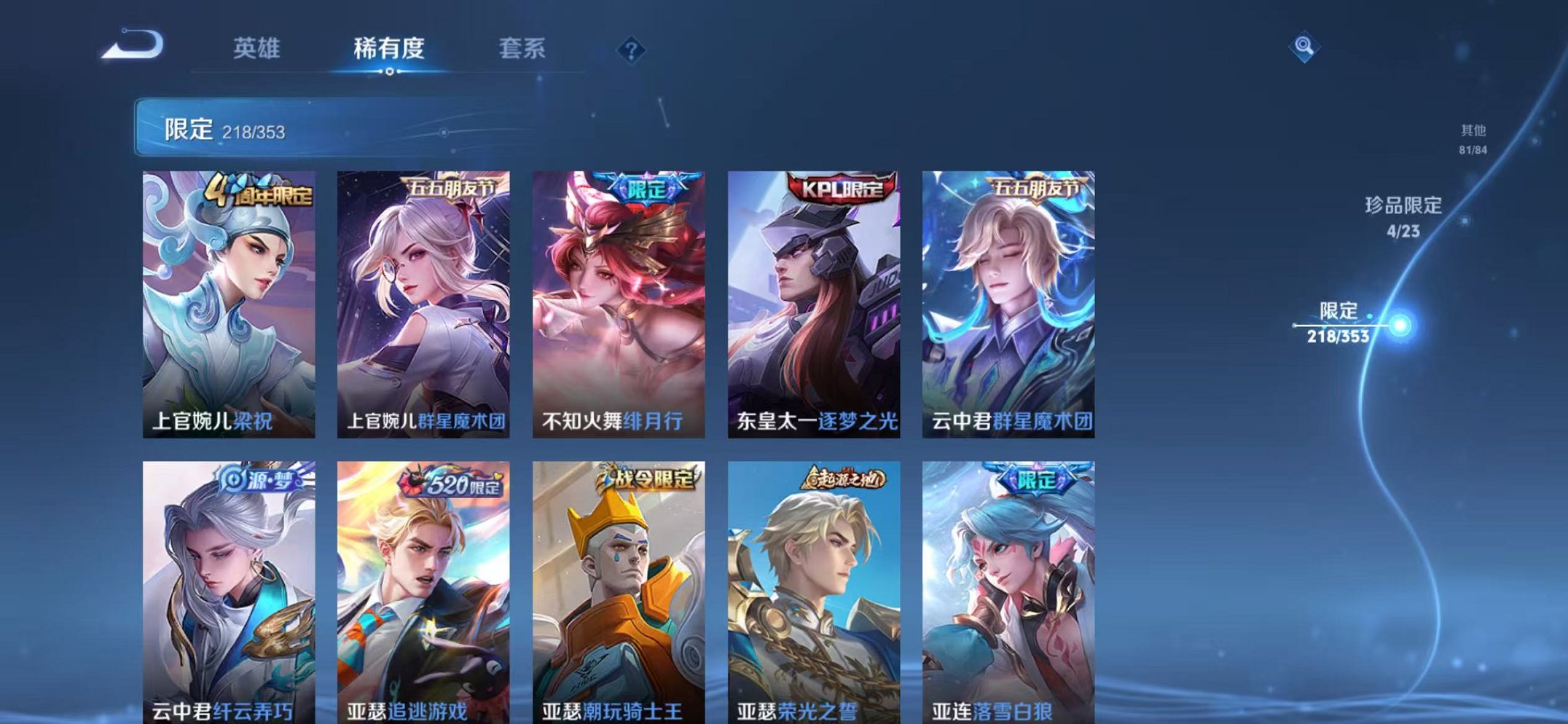Switch to the 套系 tab
Image resolution: width=1568 pixels, height=724 pixels.
pyautogui.click(x=522, y=47)
